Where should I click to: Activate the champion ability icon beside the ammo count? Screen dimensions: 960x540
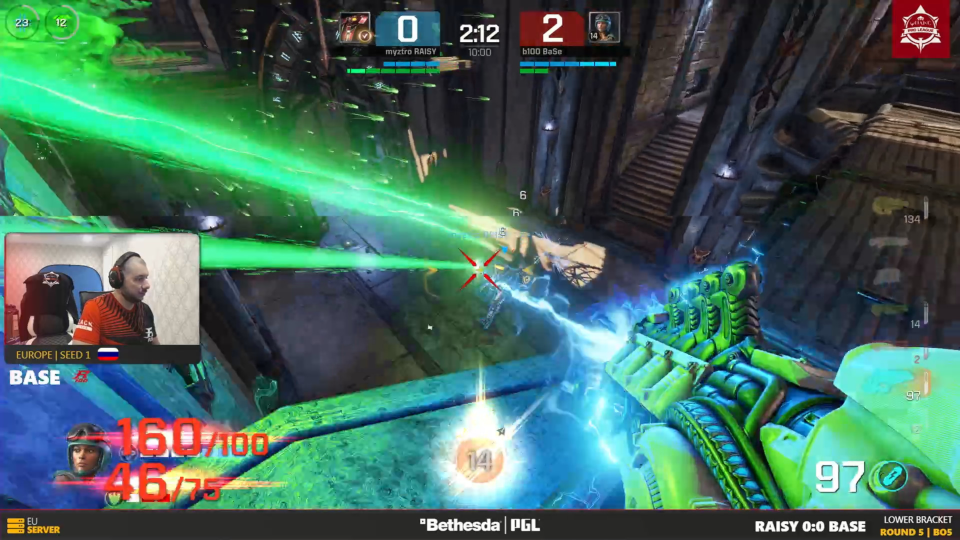[888, 477]
